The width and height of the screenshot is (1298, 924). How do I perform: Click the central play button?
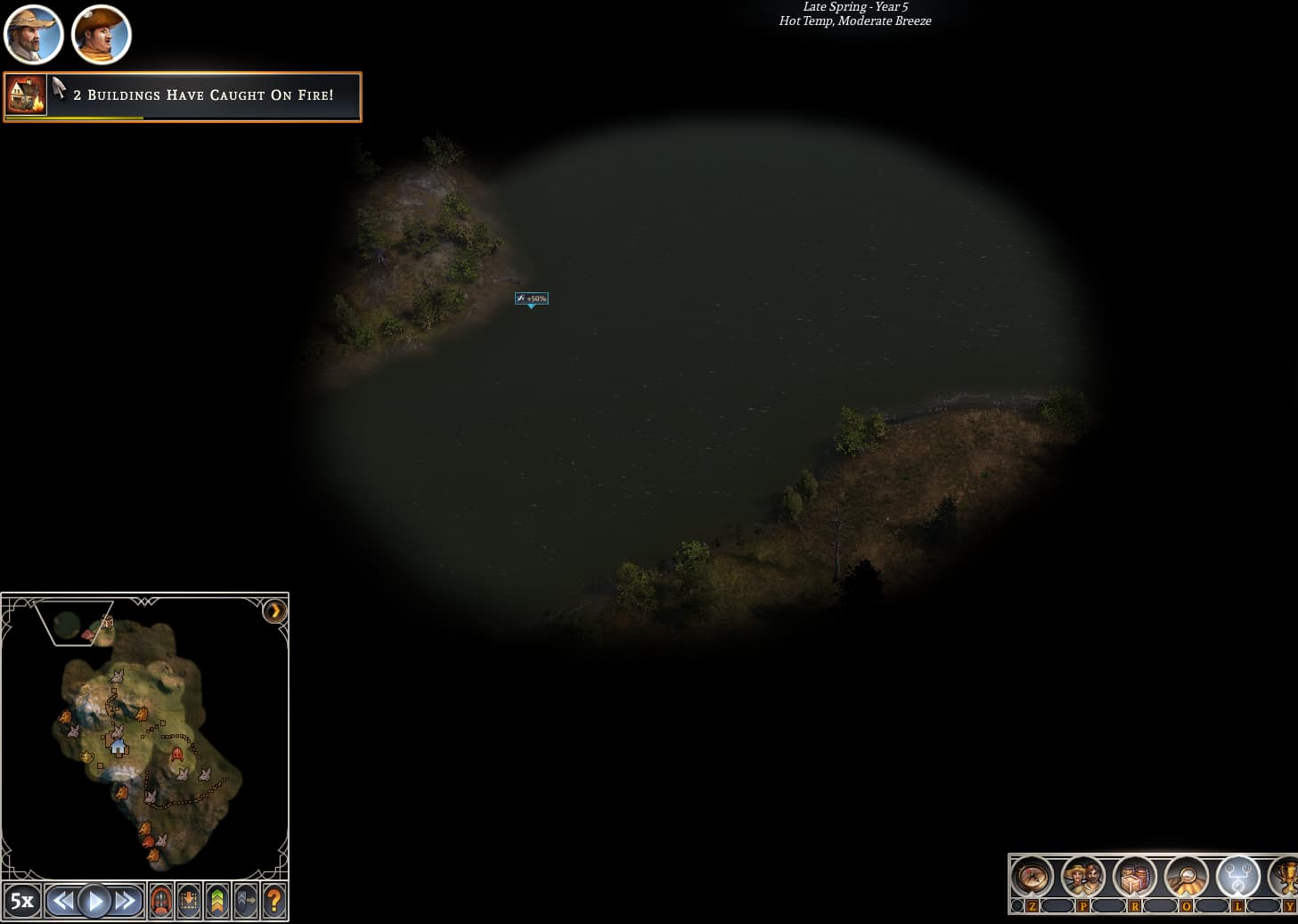(94, 901)
